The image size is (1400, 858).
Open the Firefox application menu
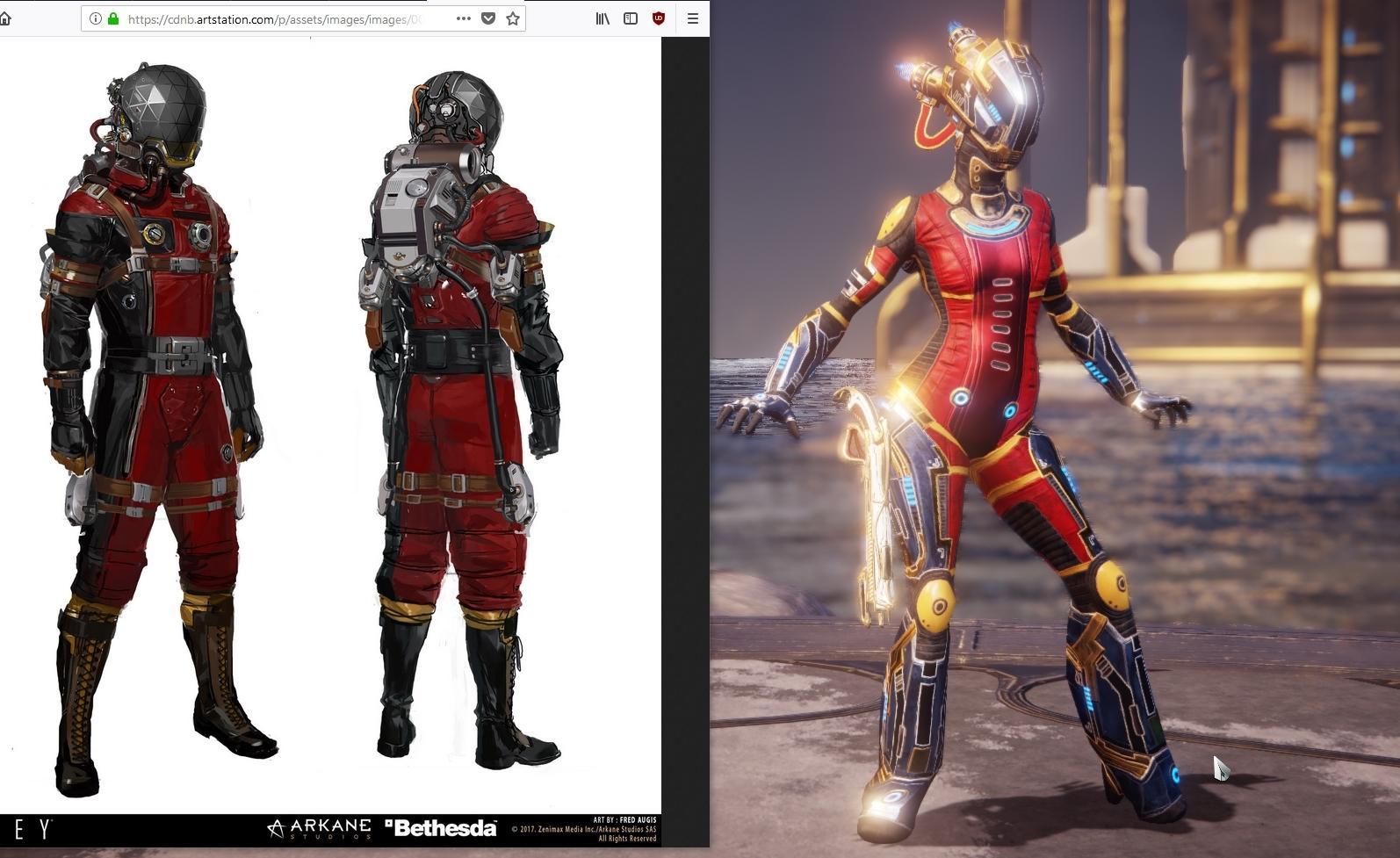[693, 18]
